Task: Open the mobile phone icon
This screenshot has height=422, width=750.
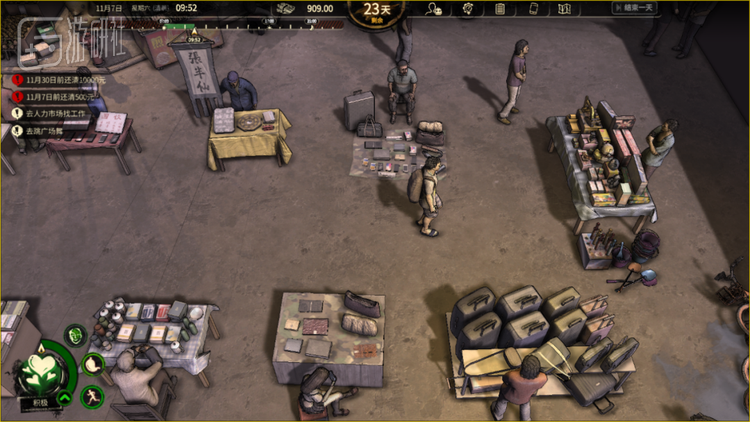Action: [x=533, y=9]
